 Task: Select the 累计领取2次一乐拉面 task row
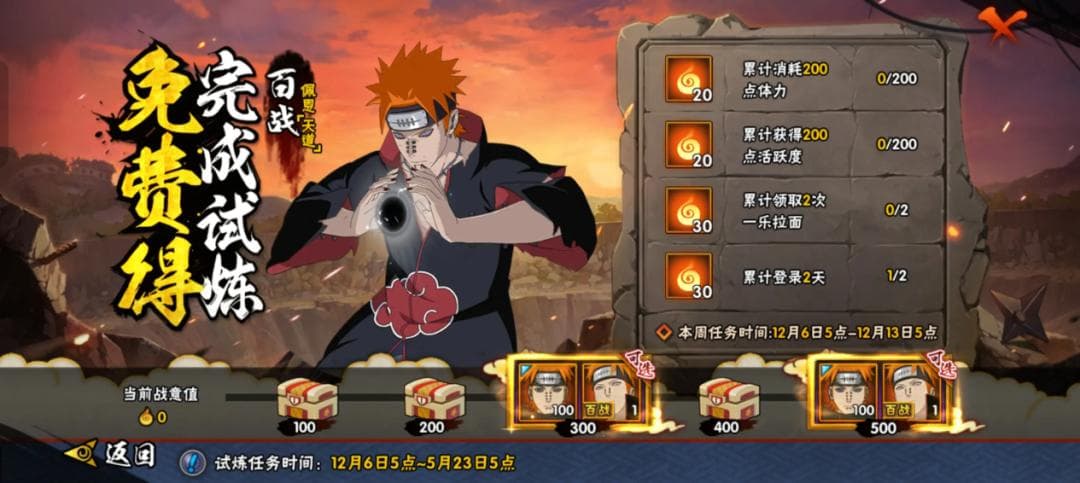(790, 210)
